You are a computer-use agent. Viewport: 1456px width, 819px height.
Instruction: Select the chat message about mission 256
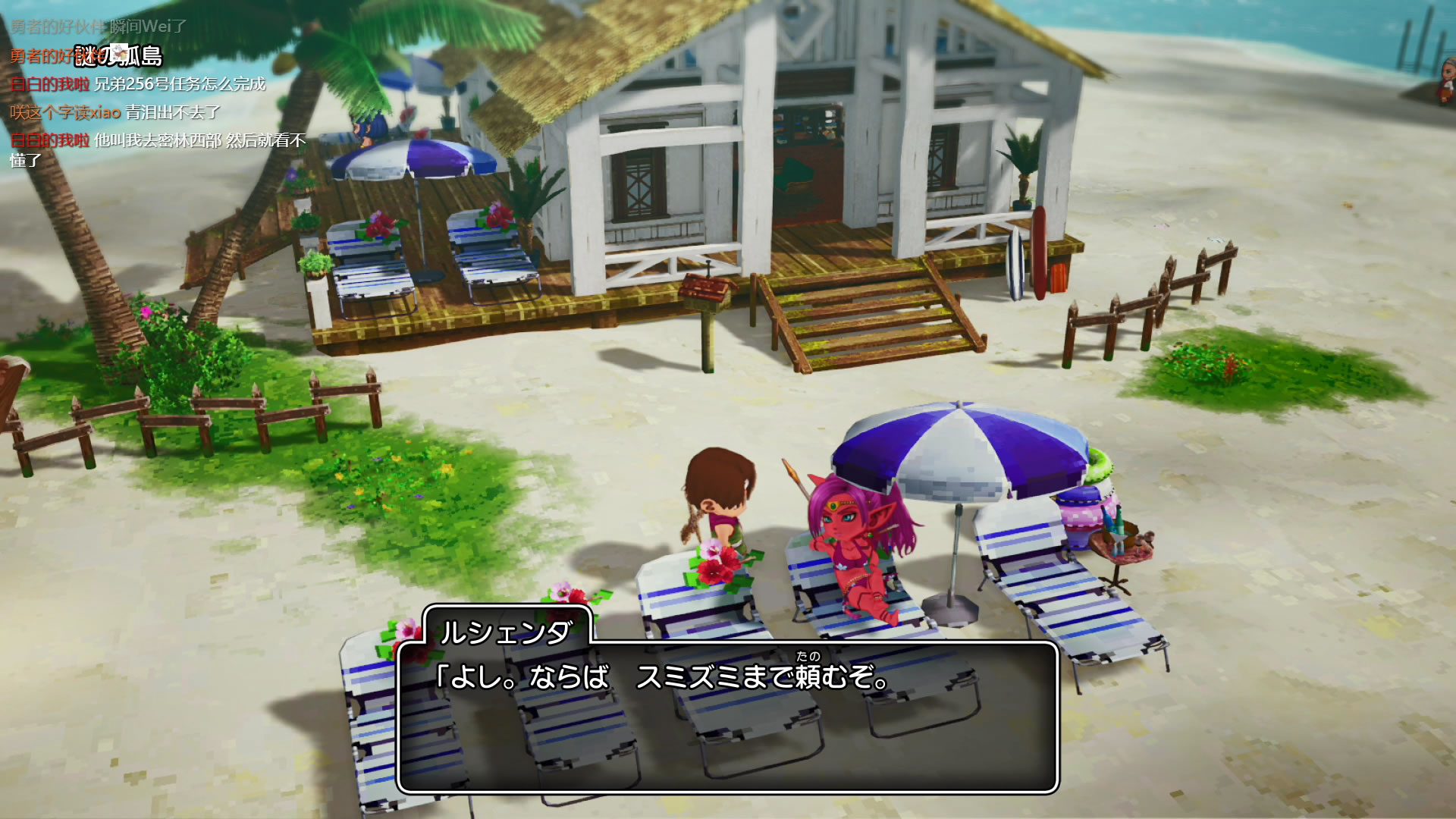[x=138, y=84]
